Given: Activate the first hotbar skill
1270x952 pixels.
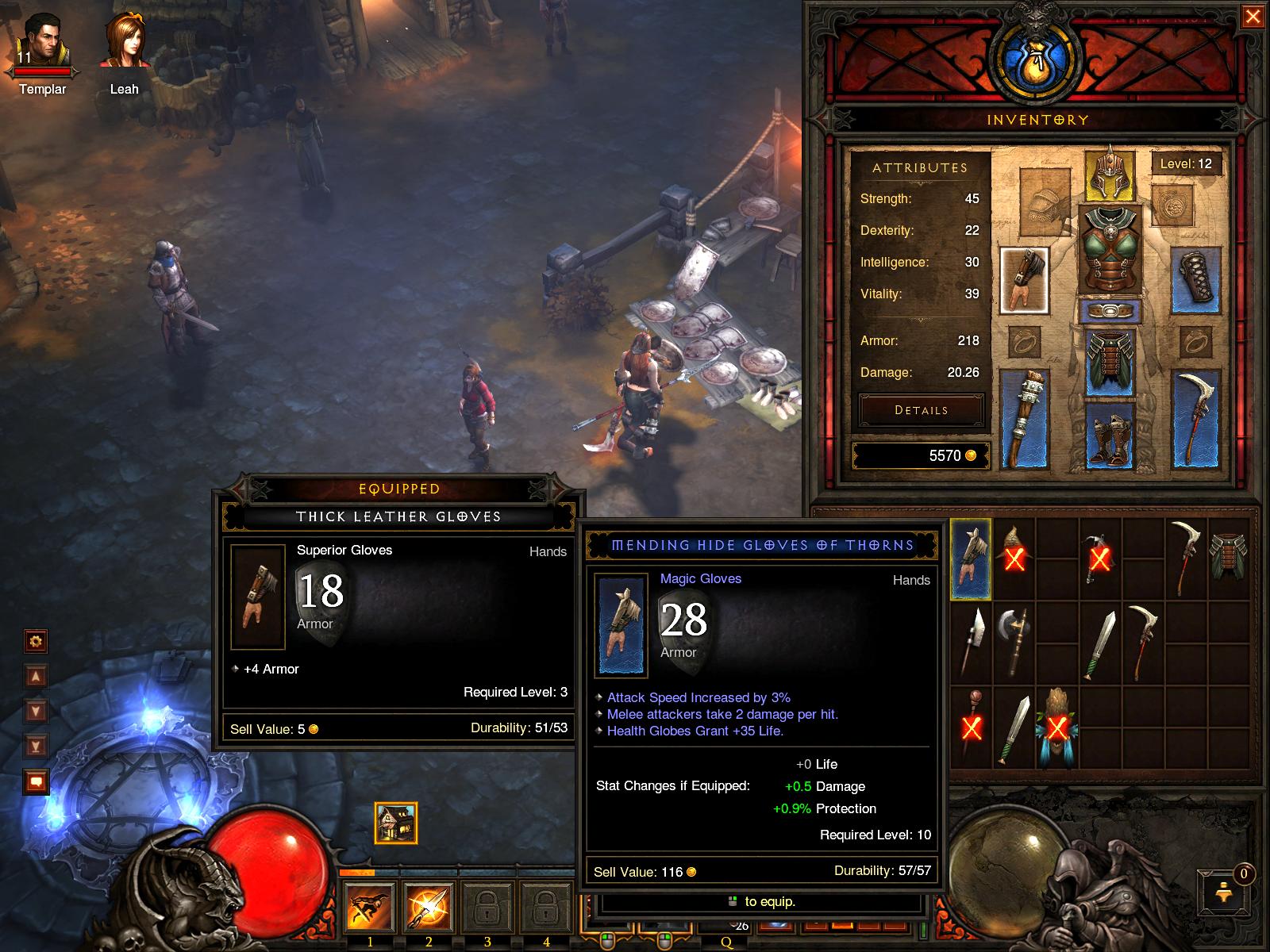Looking at the screenshot, I should (370, 906).
